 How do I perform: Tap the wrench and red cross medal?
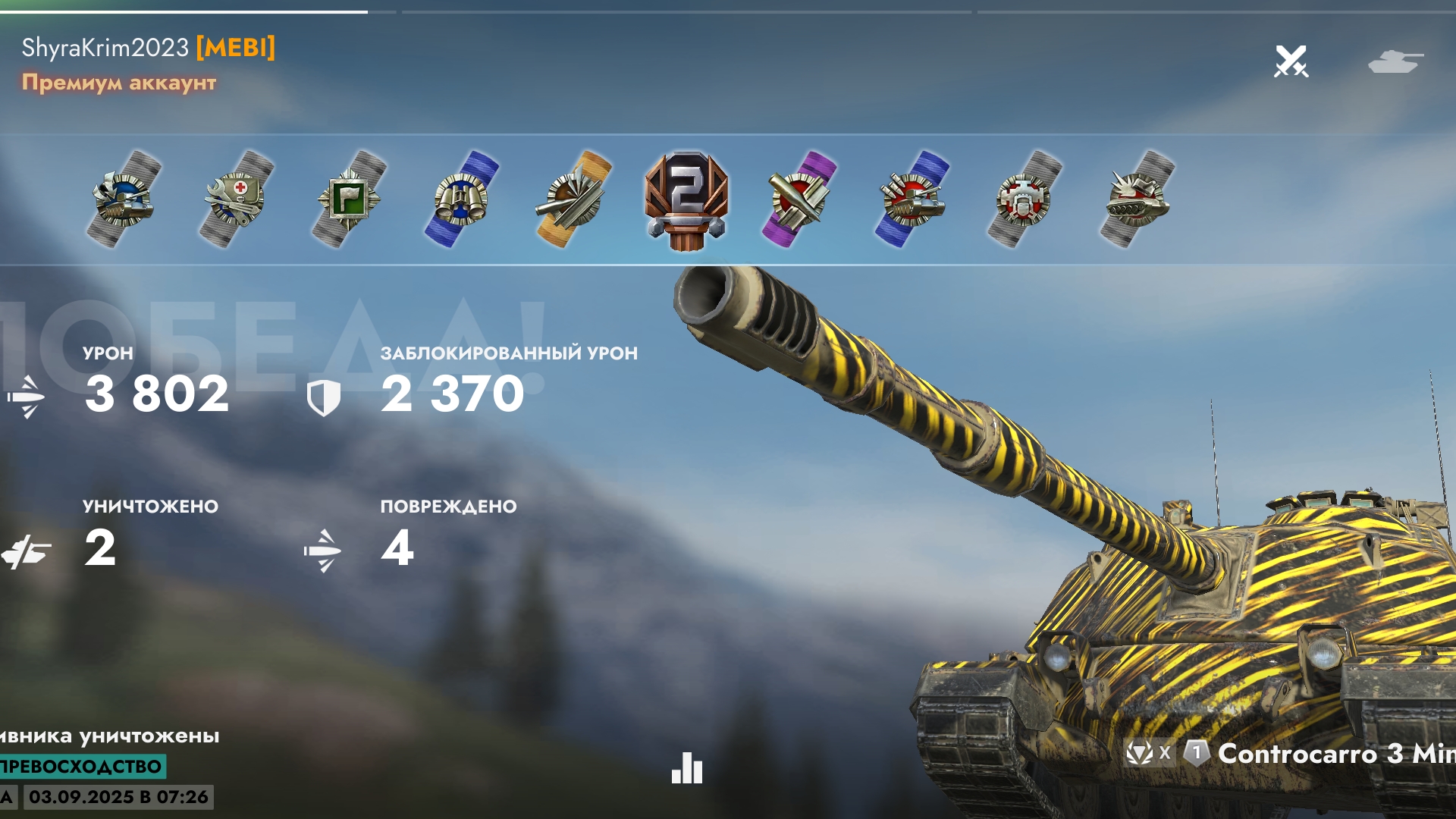[x=236, y=199]
